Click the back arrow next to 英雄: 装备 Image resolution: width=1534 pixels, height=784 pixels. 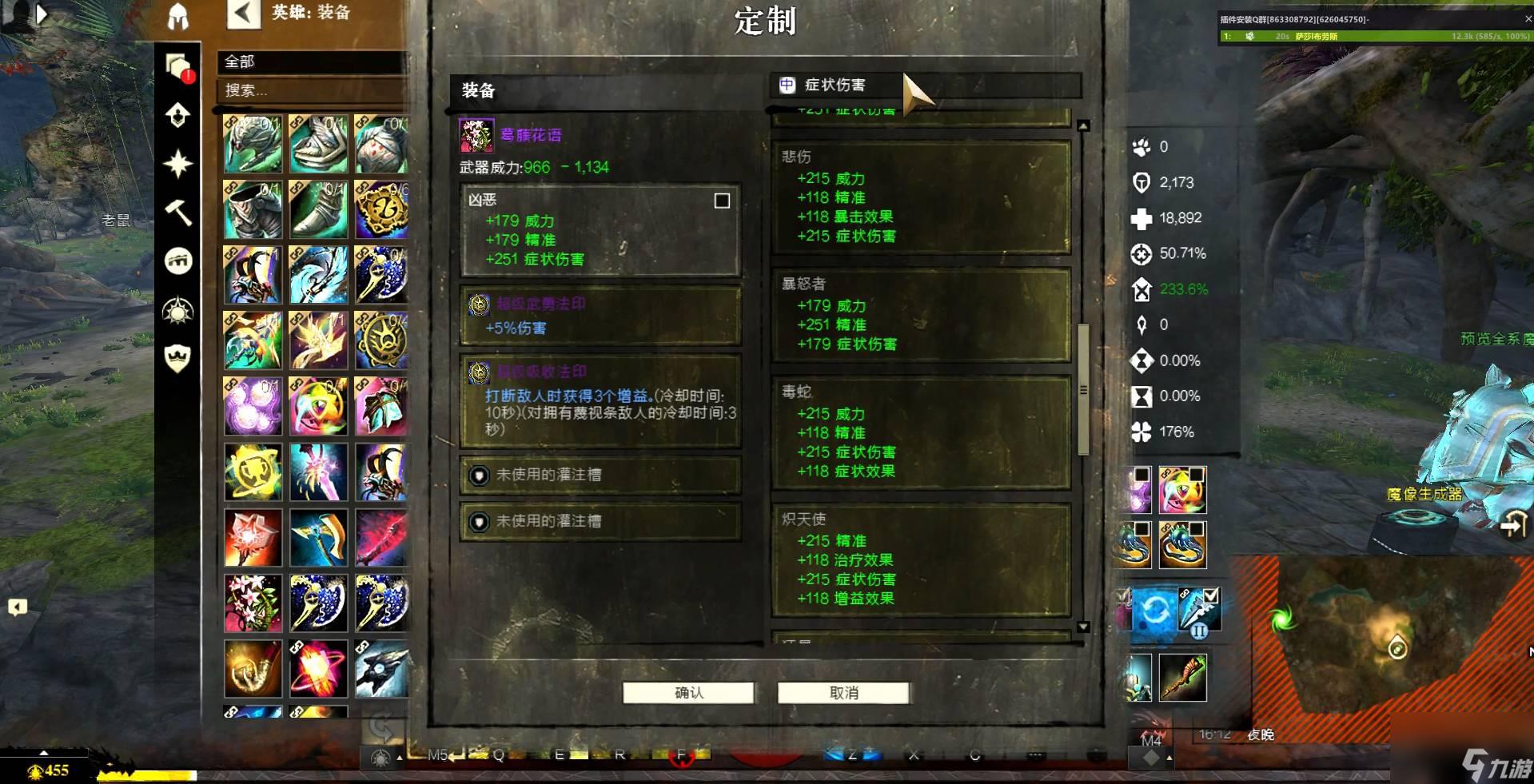[x=244, y=14]
